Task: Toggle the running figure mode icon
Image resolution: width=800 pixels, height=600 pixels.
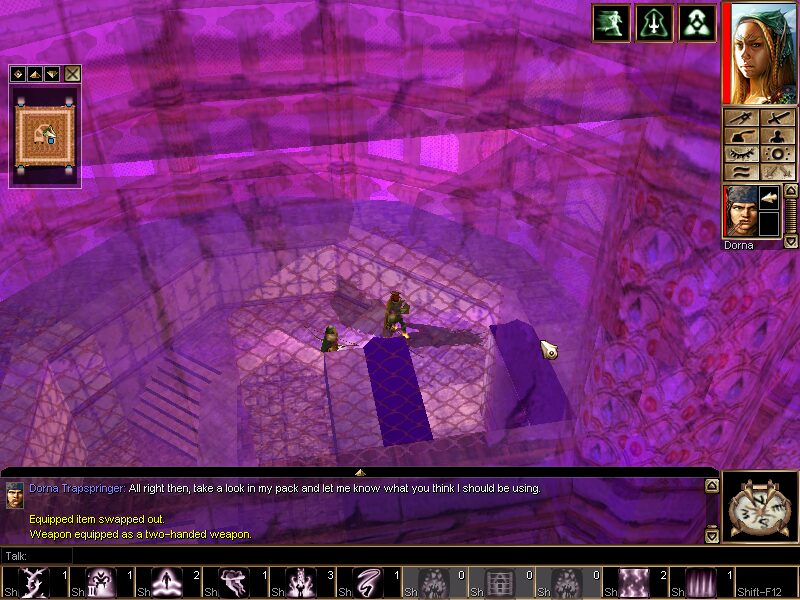Action: coord(610,23)
